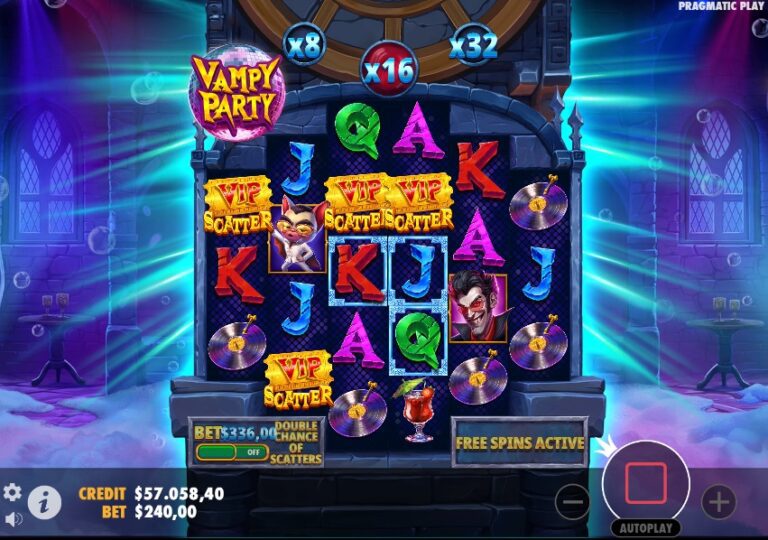The width and height of the screenshot is (768, 540).
Task: Toggle the sound speaker icon
Action: (x=13, y=519)
